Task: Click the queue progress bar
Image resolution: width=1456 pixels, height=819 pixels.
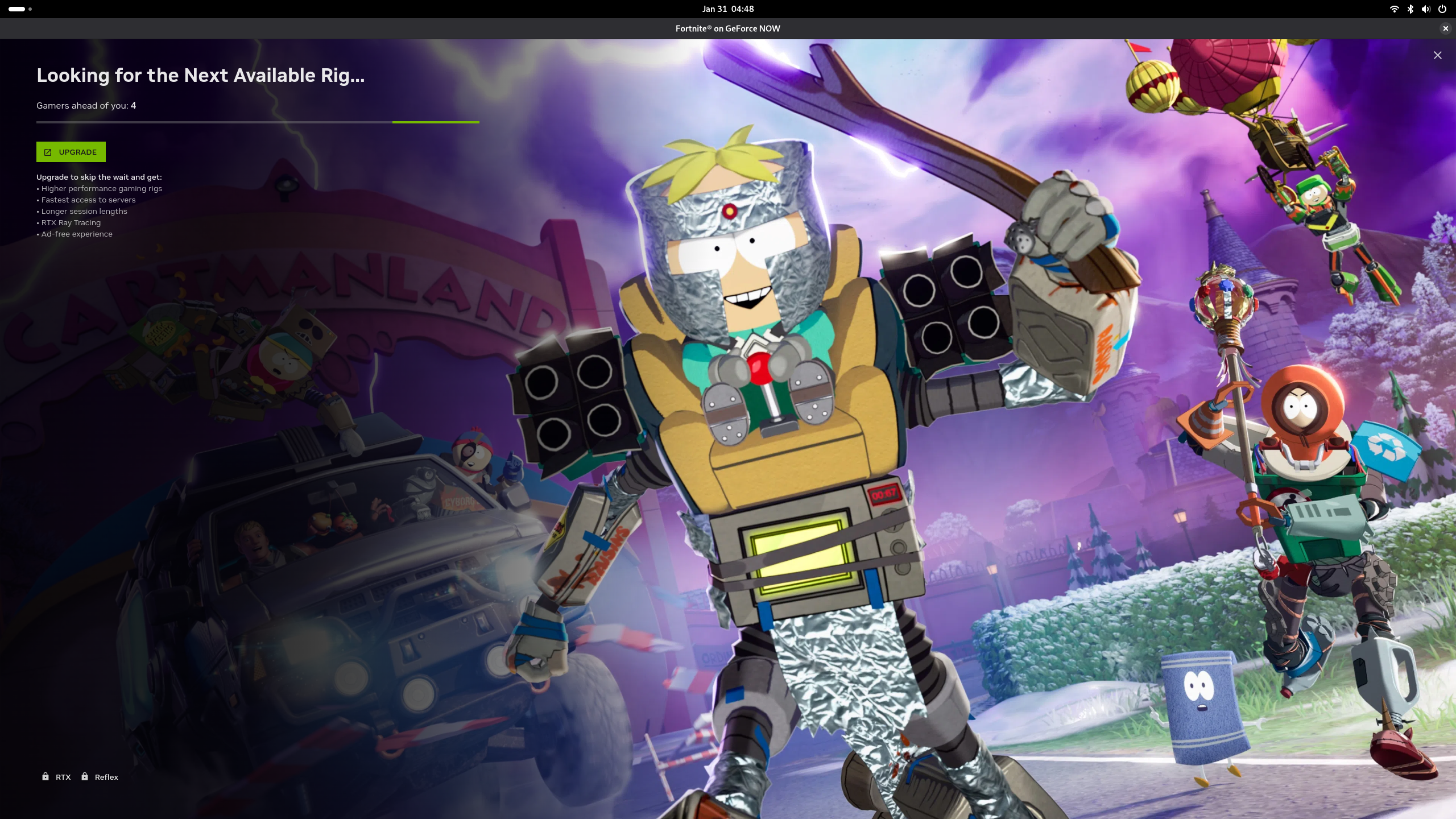Action: point(258,122)
